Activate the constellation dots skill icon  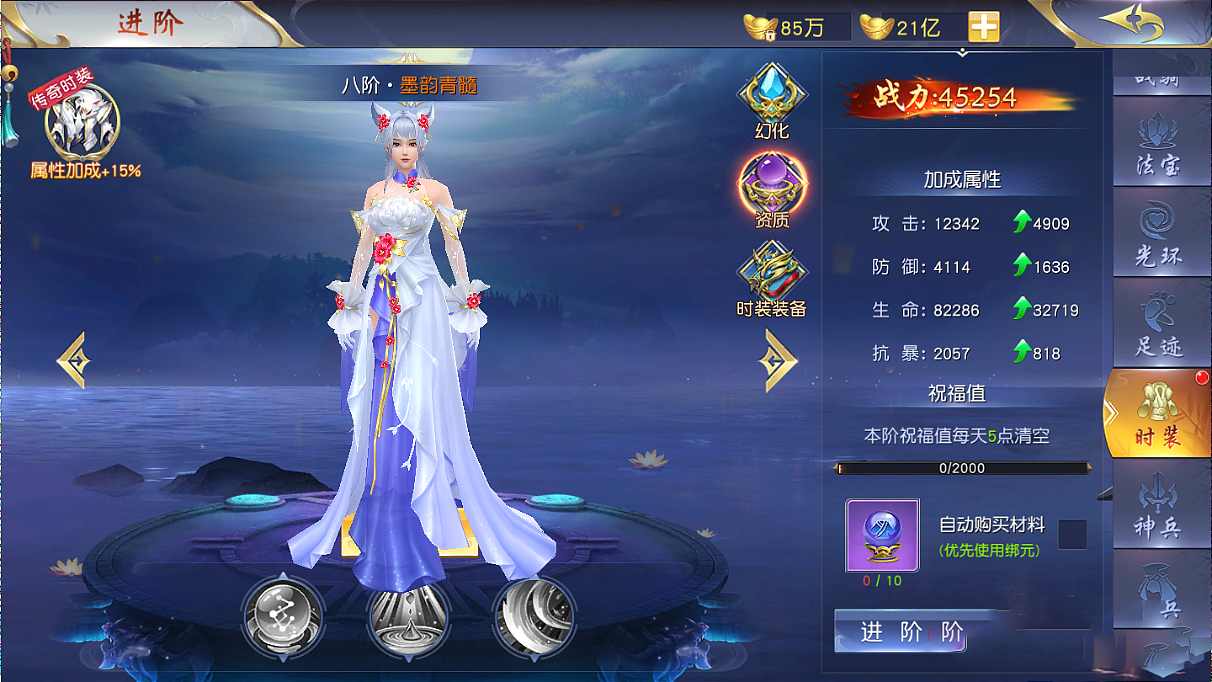pos(283,612)
